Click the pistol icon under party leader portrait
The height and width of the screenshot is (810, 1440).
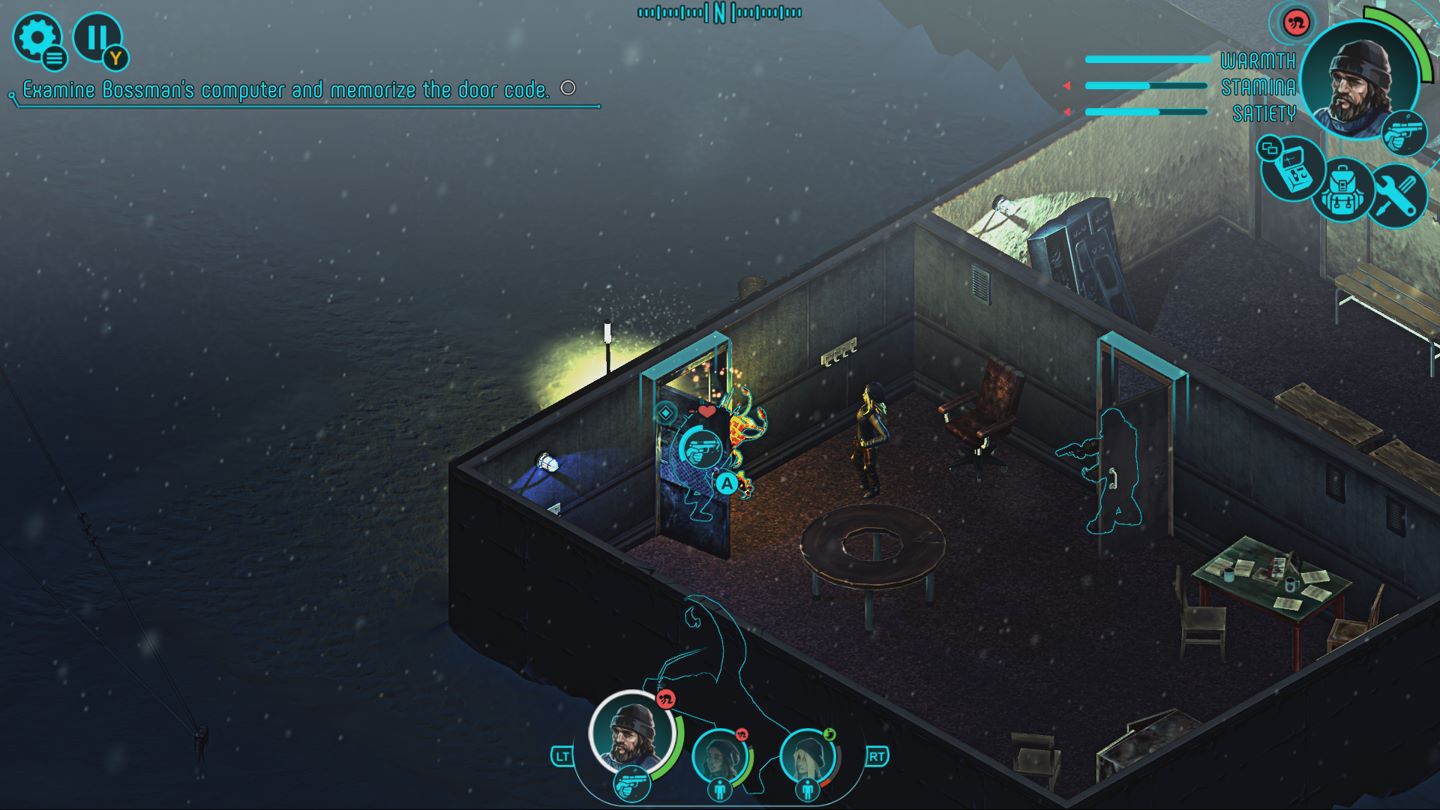(631, 785)
